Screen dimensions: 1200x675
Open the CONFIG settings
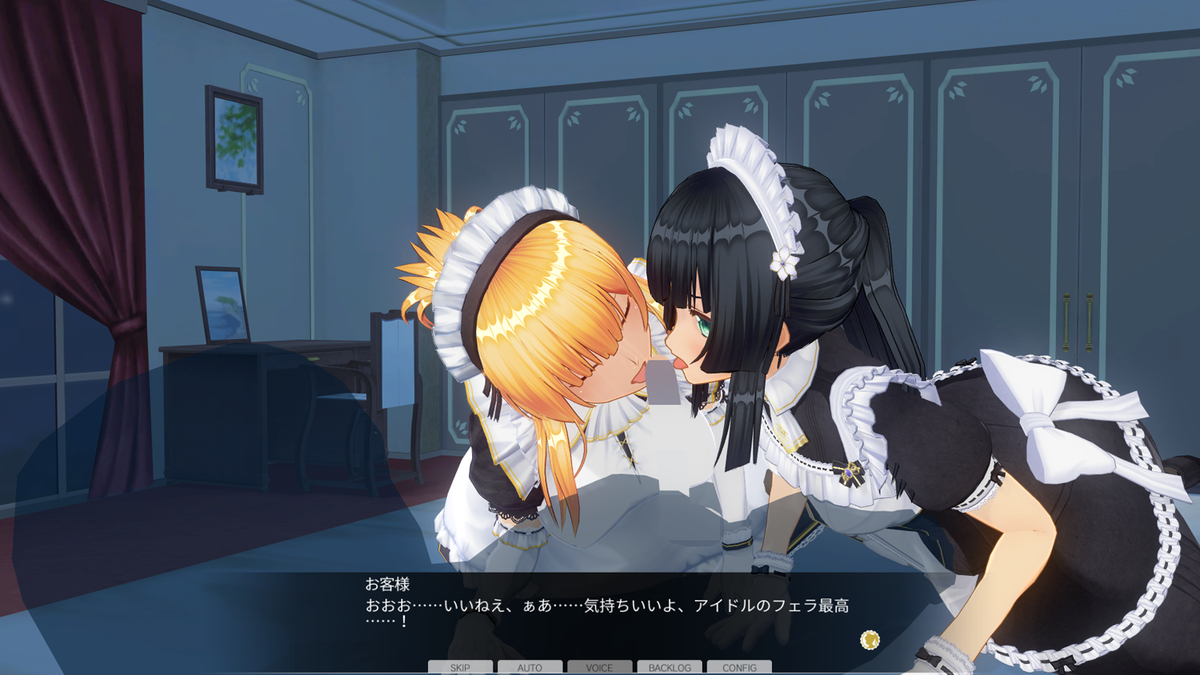coord(739,667)
